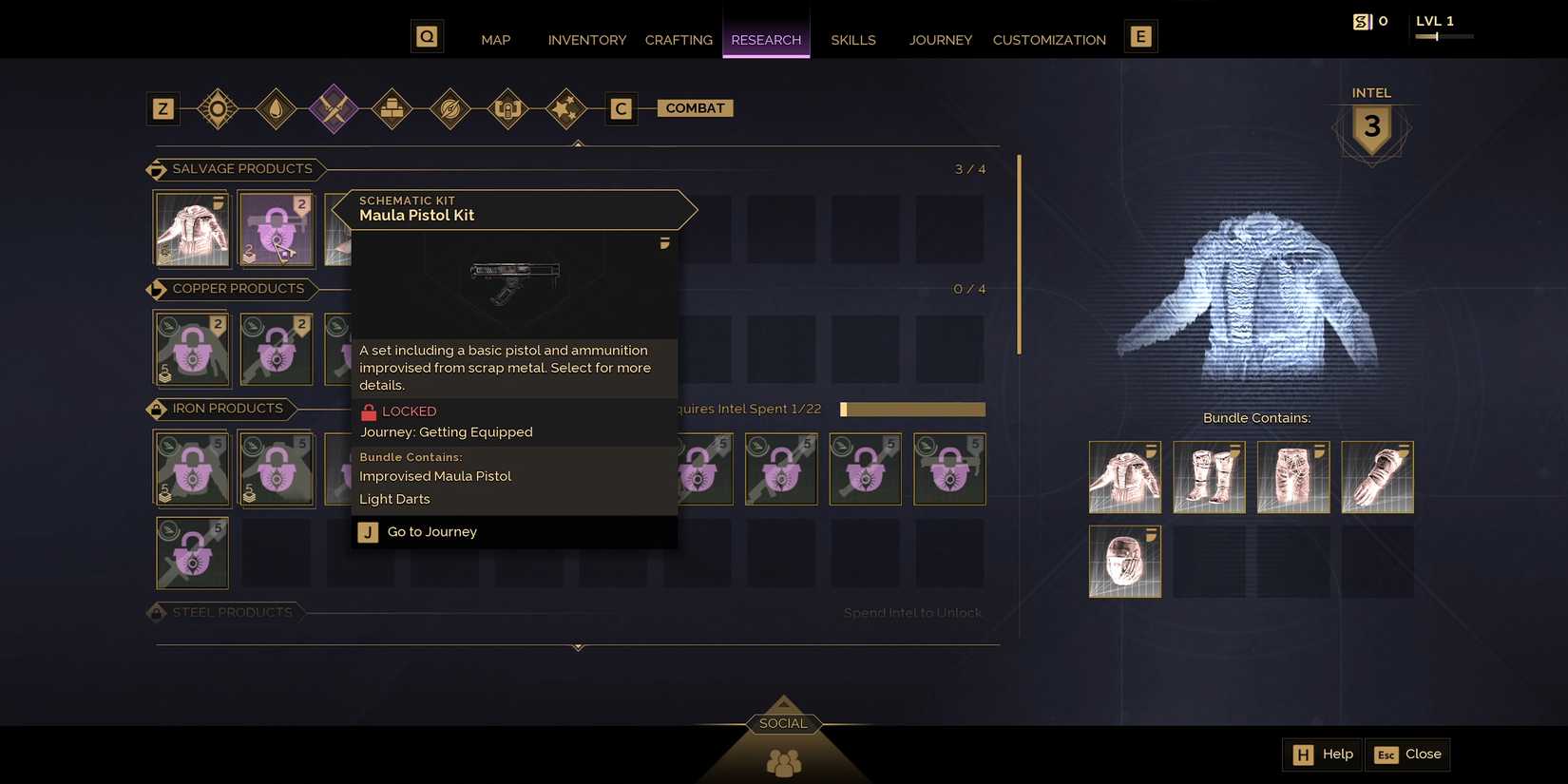Click the Requires Intel Spent progress bar
The image size is (1568, 784).
911,409
